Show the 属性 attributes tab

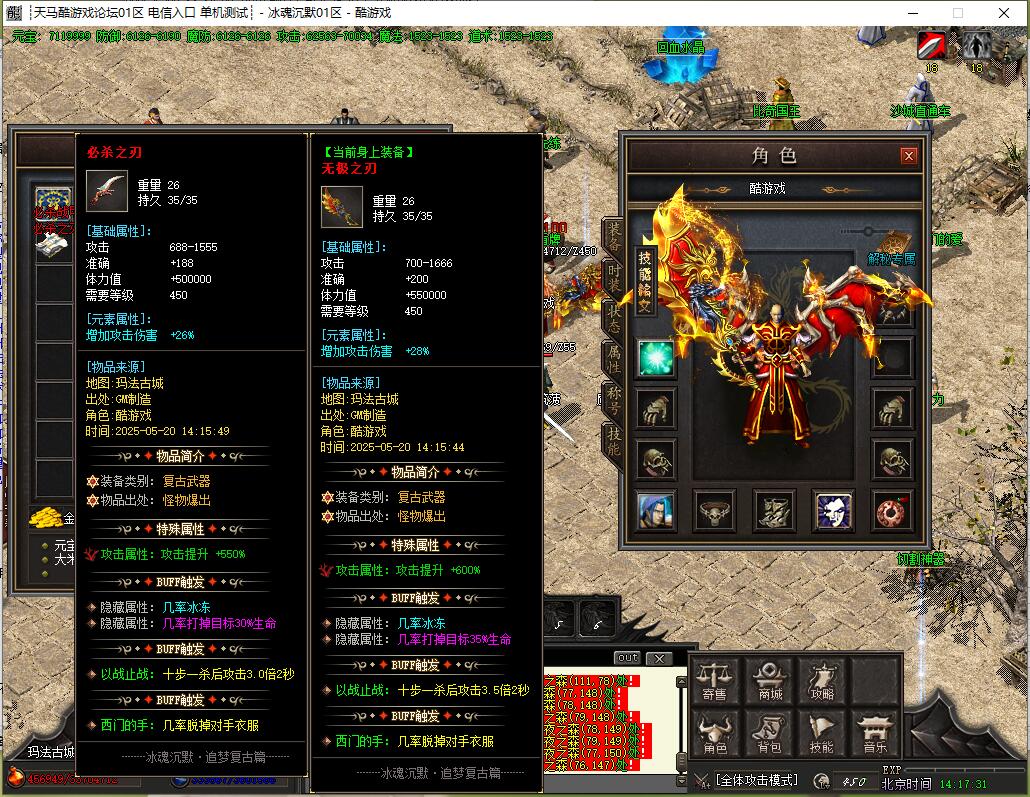click(x=613, y=357)
